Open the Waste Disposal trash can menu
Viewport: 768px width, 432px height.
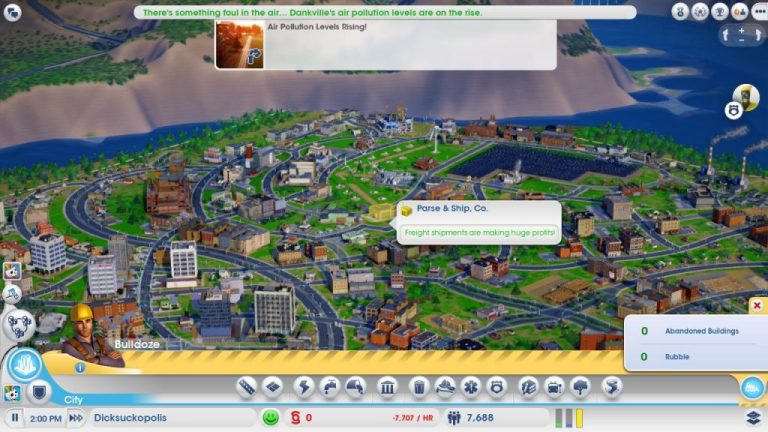420,387
